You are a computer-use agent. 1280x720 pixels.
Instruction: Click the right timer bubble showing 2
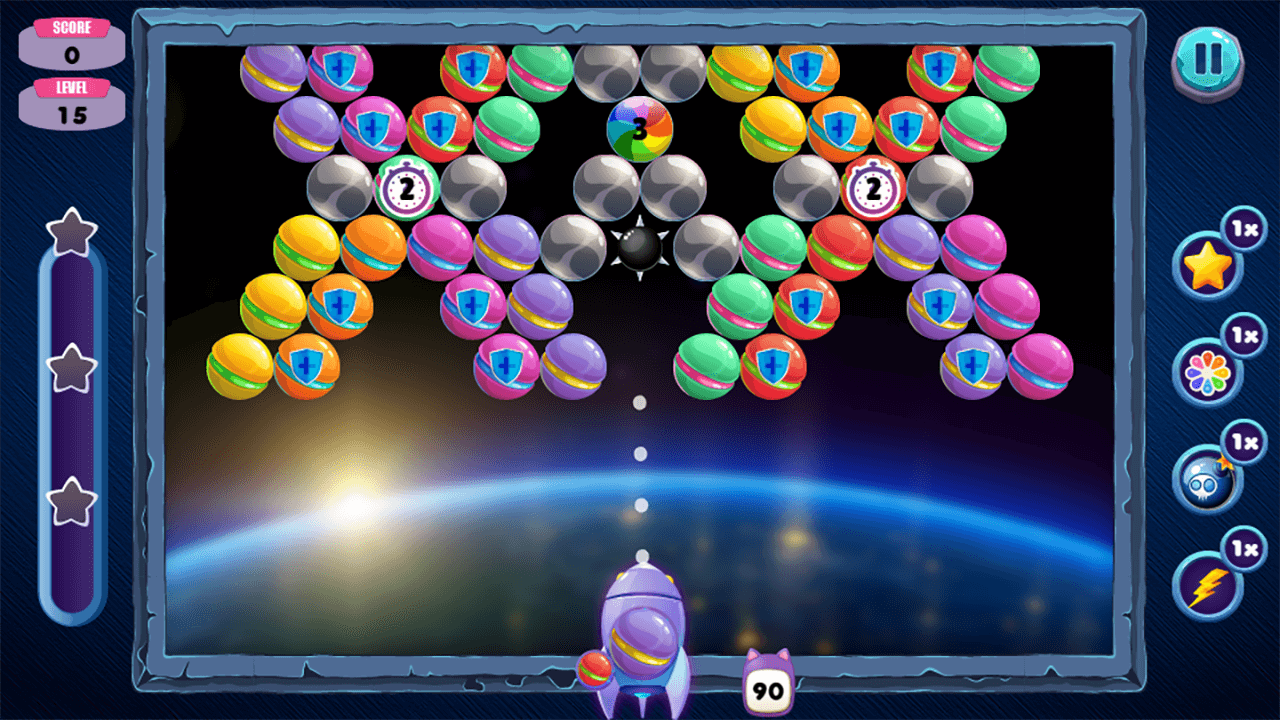coord(872,187)
